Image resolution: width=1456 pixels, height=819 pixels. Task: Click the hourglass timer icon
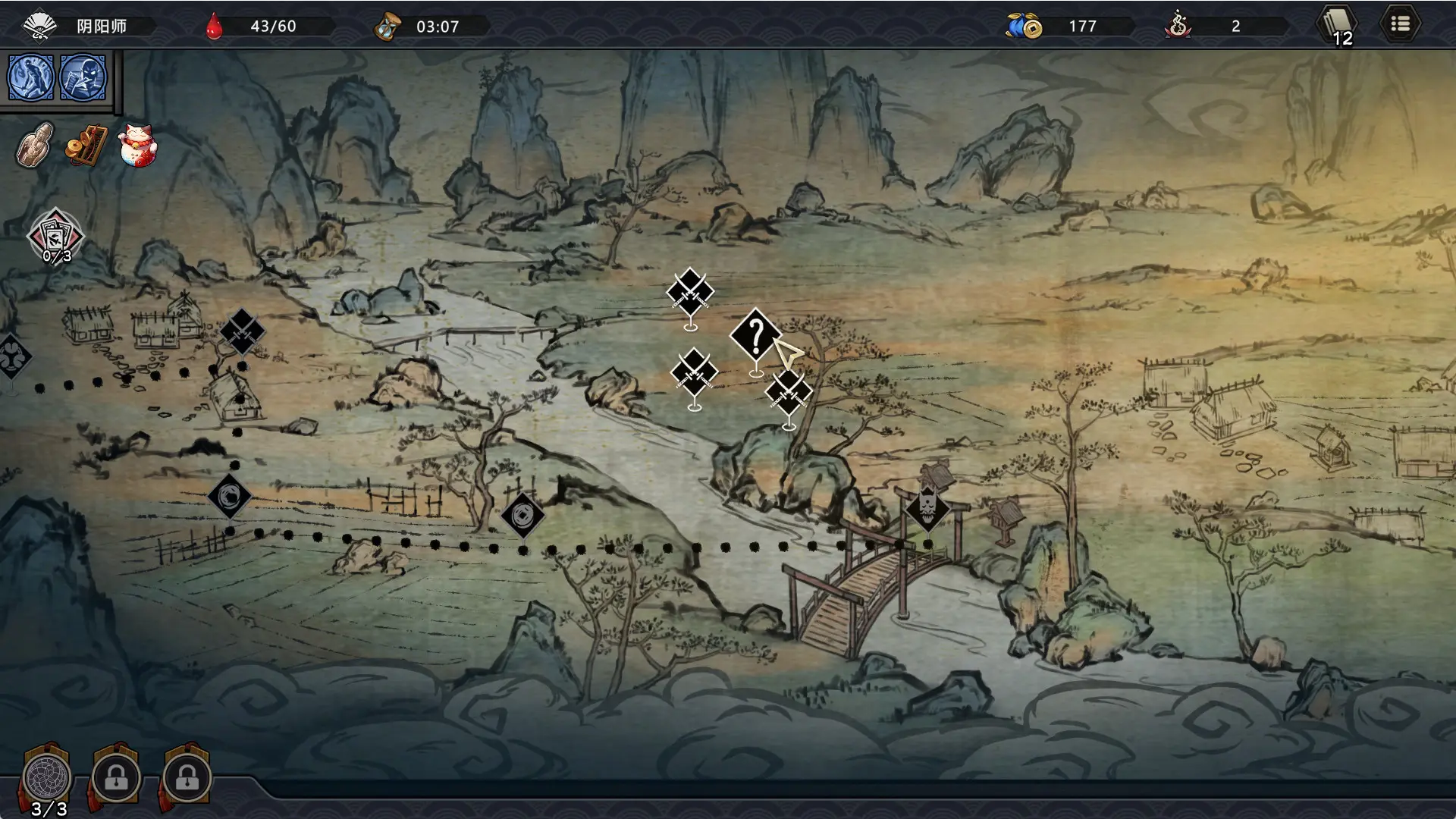pyautogui.click(x=388, y=24)
